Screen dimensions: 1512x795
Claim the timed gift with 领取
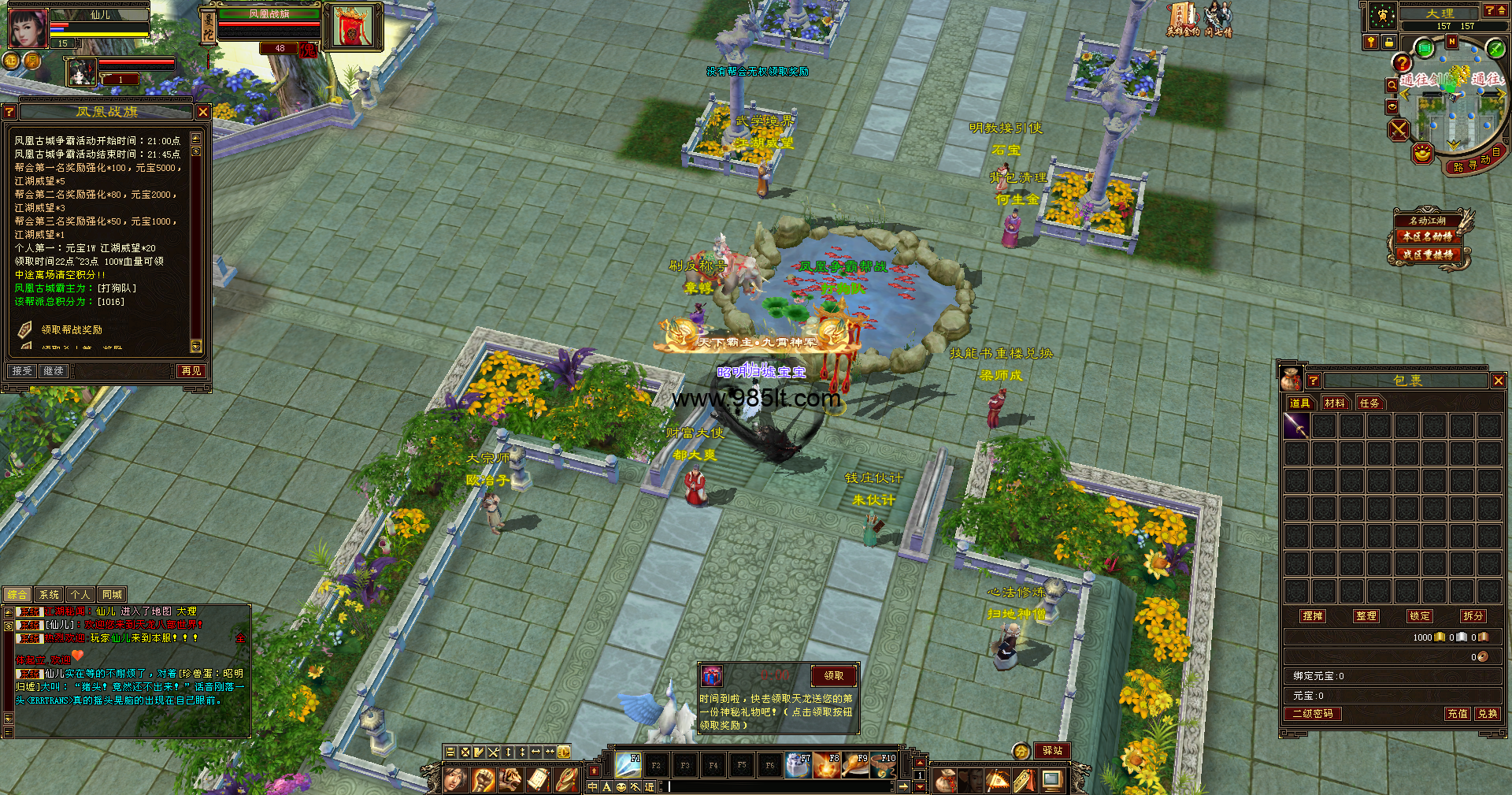(833, 676)
